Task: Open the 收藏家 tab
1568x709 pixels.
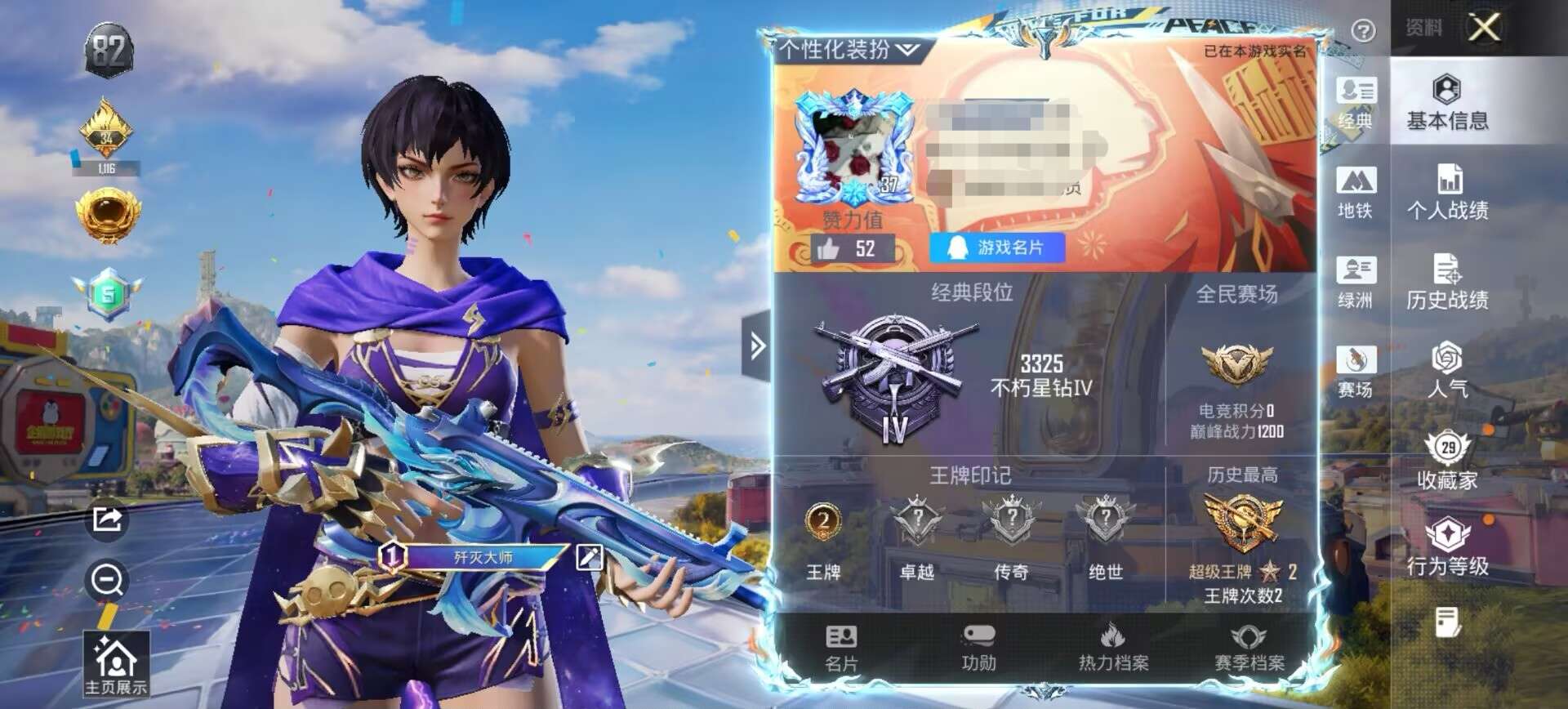Action: pyautogui.click(x=1447, y=462)
